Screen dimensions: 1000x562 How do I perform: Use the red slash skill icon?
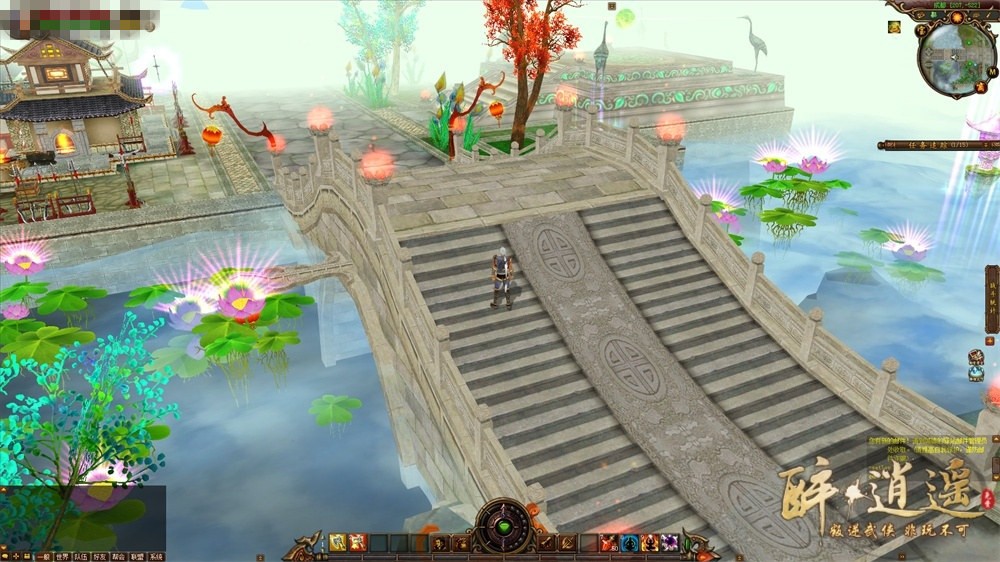coord(357,543)
